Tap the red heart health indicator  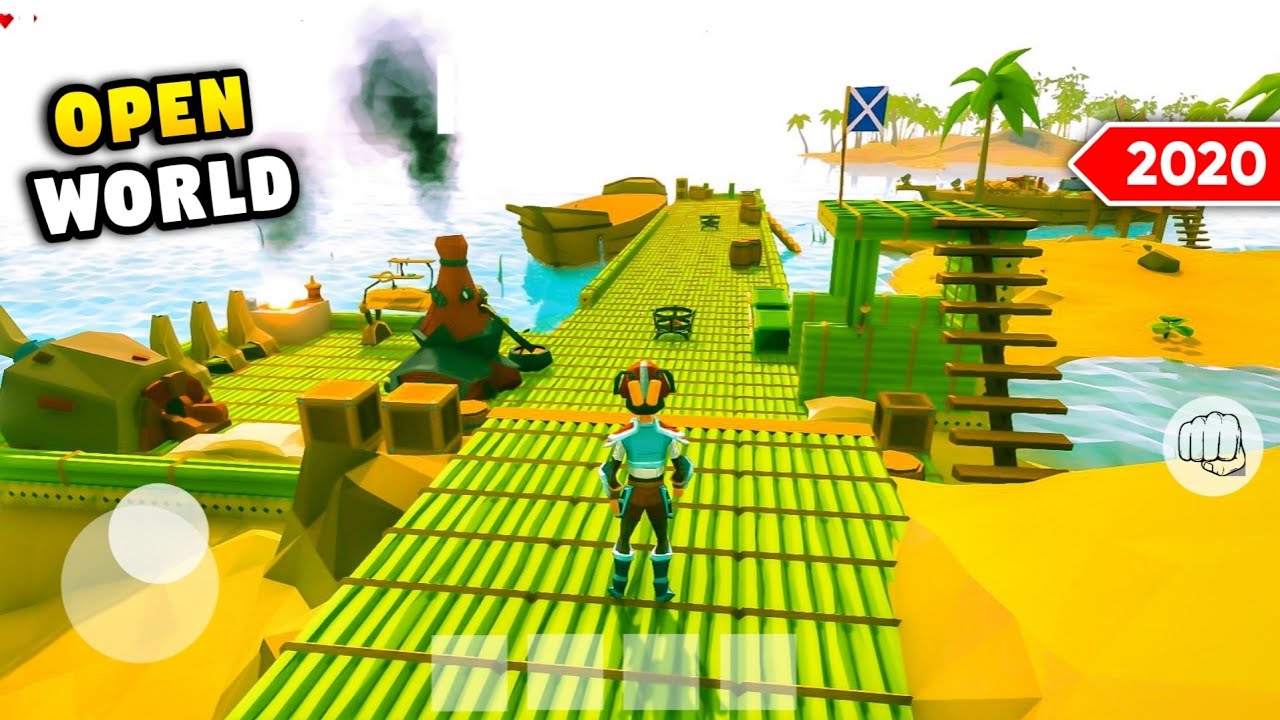(x=8, y=18)
